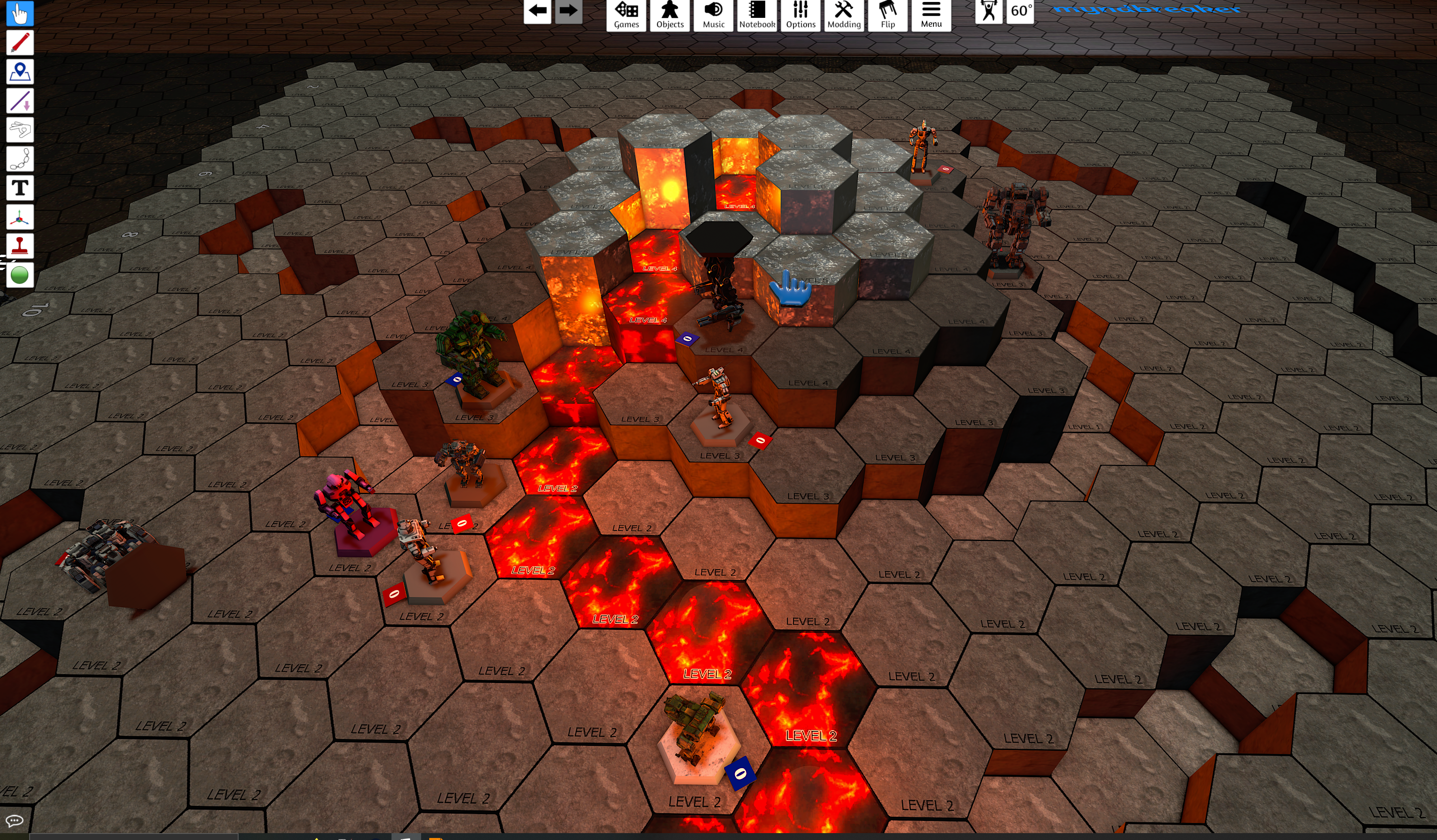Flip the table
This screenshot has height=840, width=1437.
coord(888,14)
